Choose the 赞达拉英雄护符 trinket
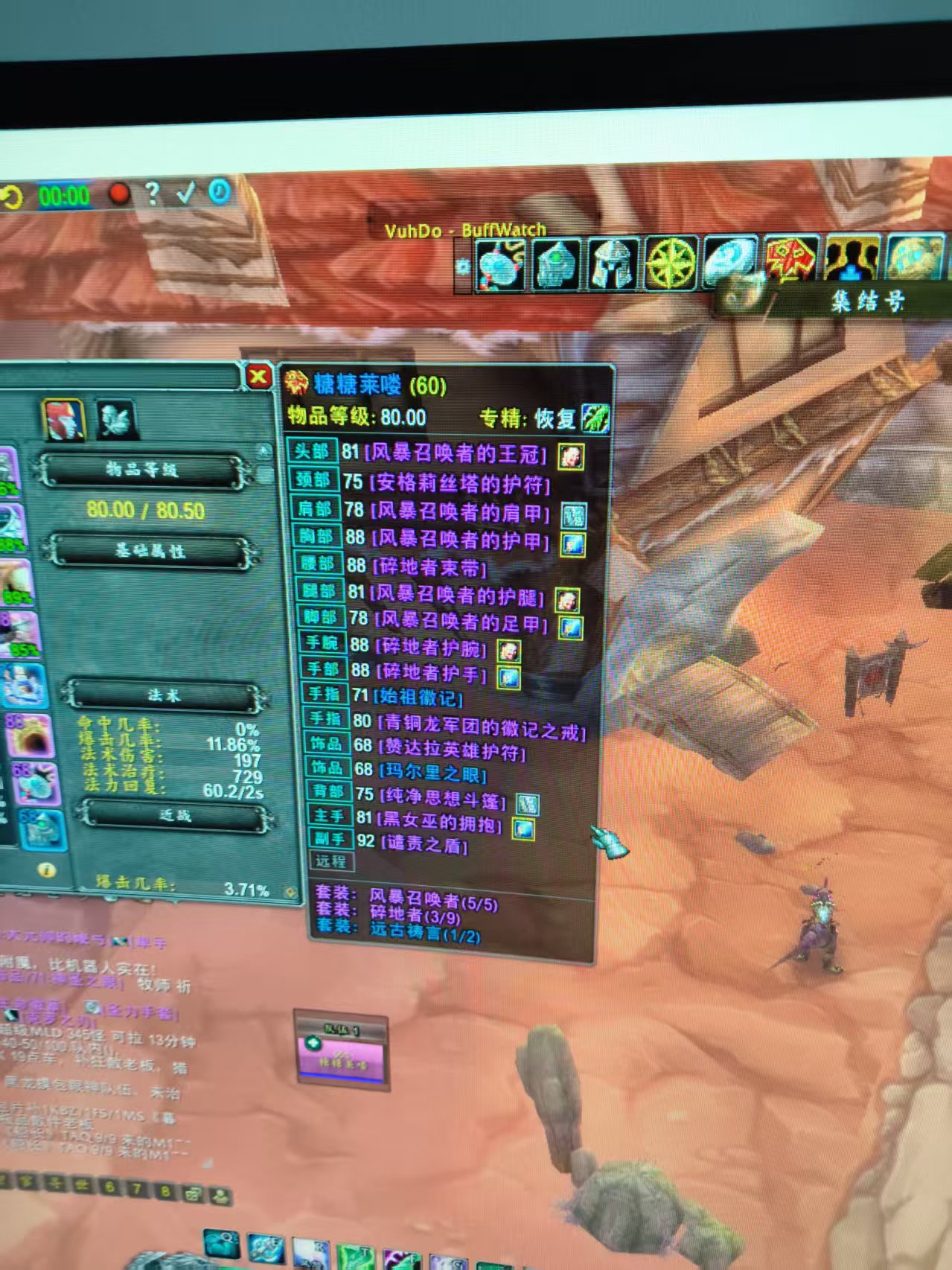The image size is (952, 1270). pos(451,750)
